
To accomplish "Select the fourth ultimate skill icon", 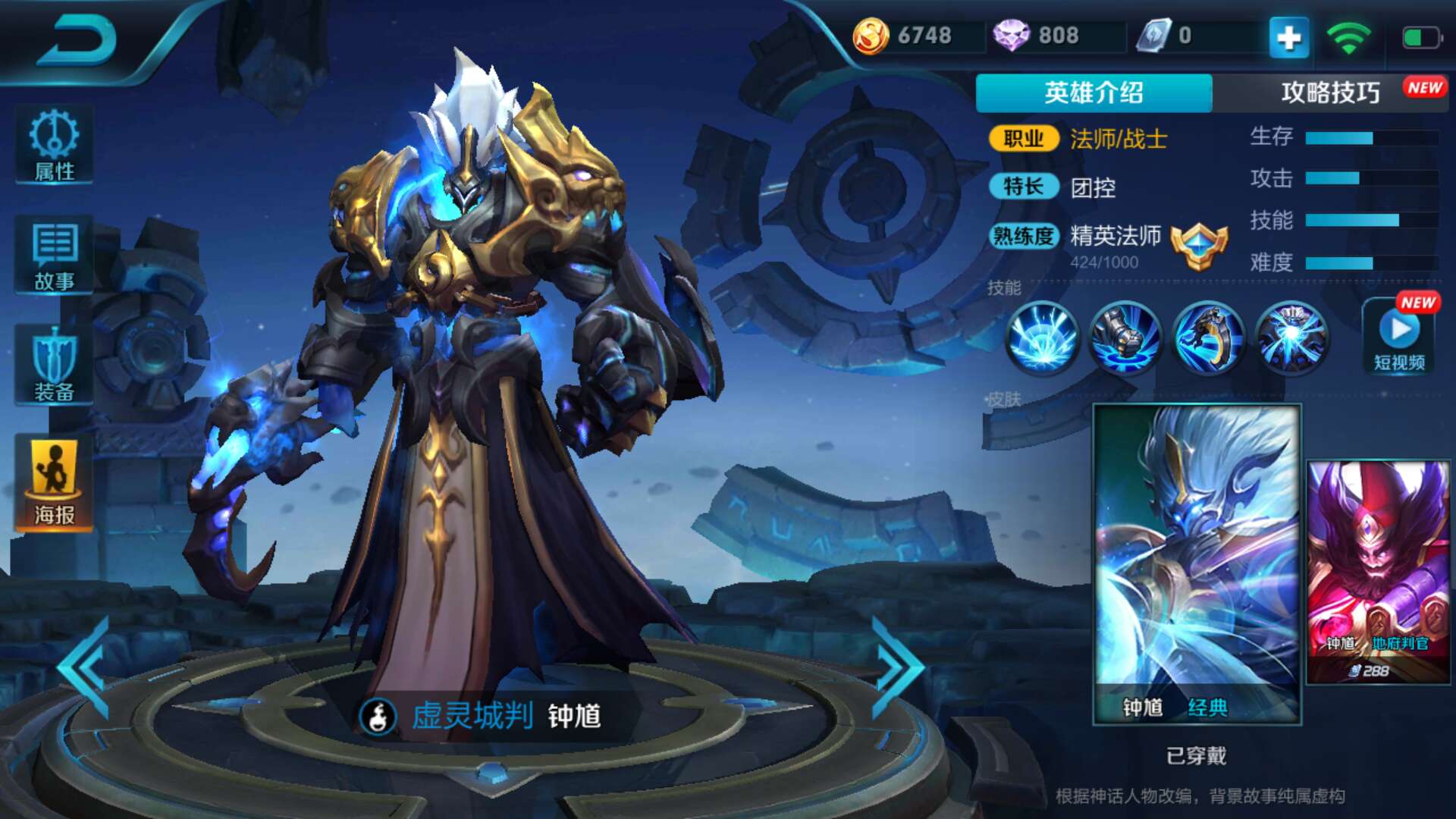I will click(1291, 337).
